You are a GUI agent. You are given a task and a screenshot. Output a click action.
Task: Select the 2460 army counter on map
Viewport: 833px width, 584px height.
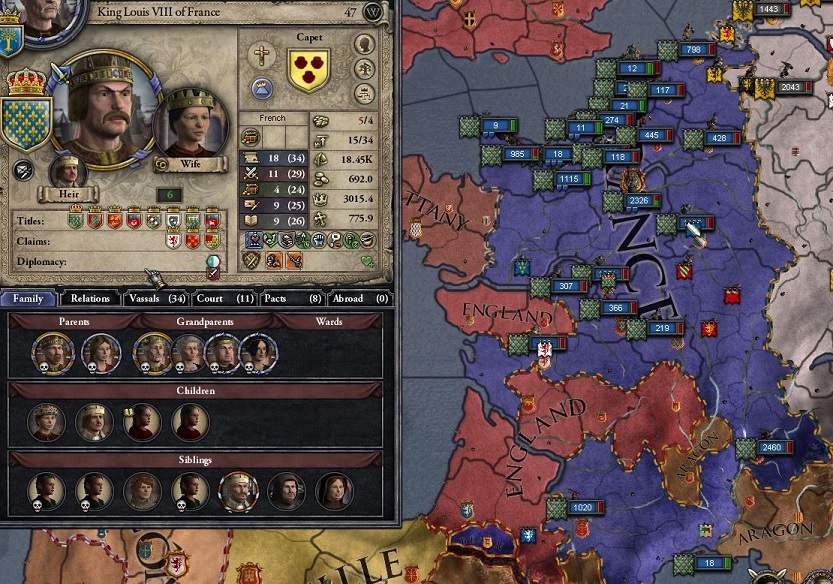click(768, 447)
